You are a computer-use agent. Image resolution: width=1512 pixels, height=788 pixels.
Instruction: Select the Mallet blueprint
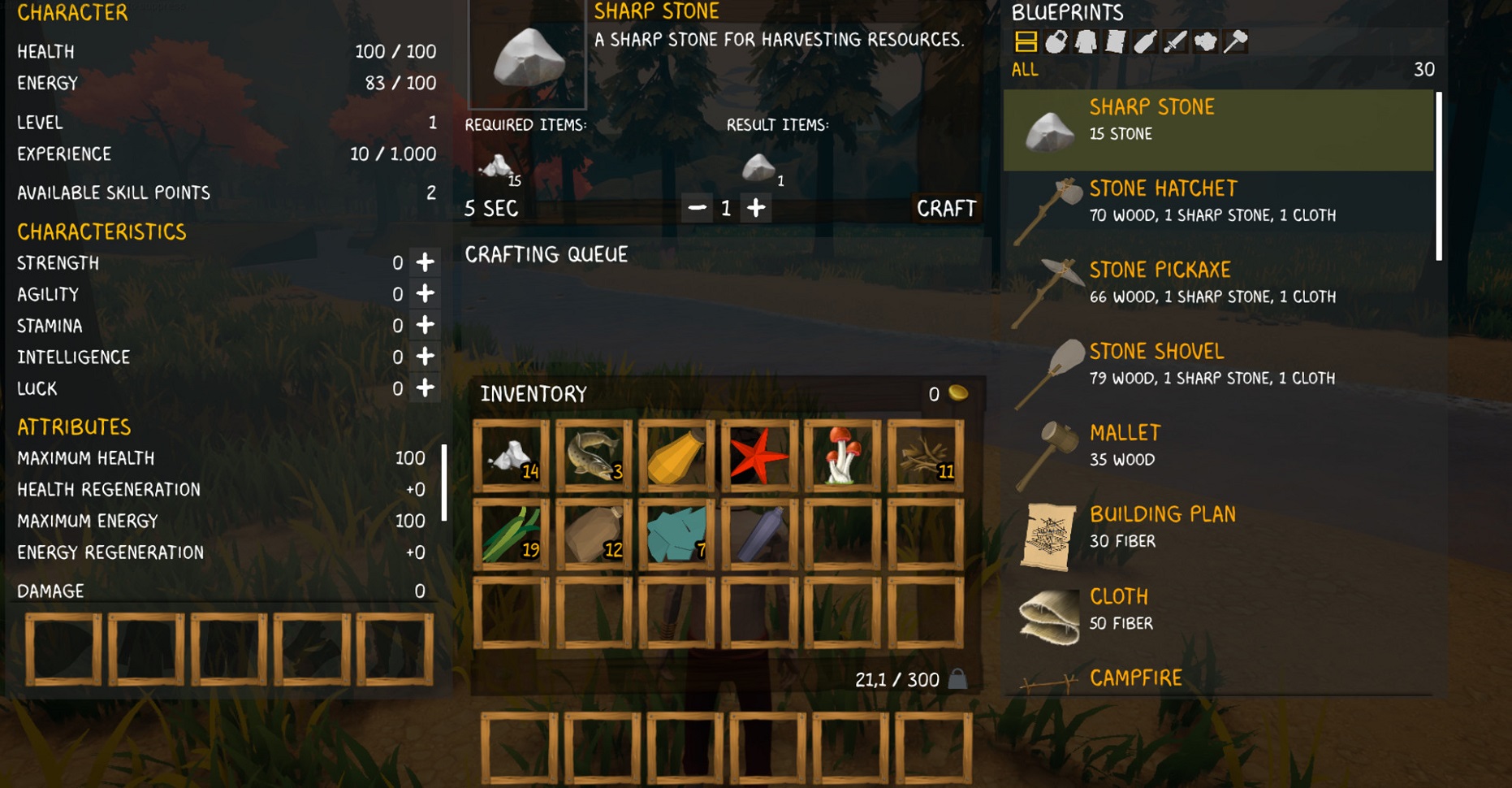pyautogui.click(x=1218, y=447)
